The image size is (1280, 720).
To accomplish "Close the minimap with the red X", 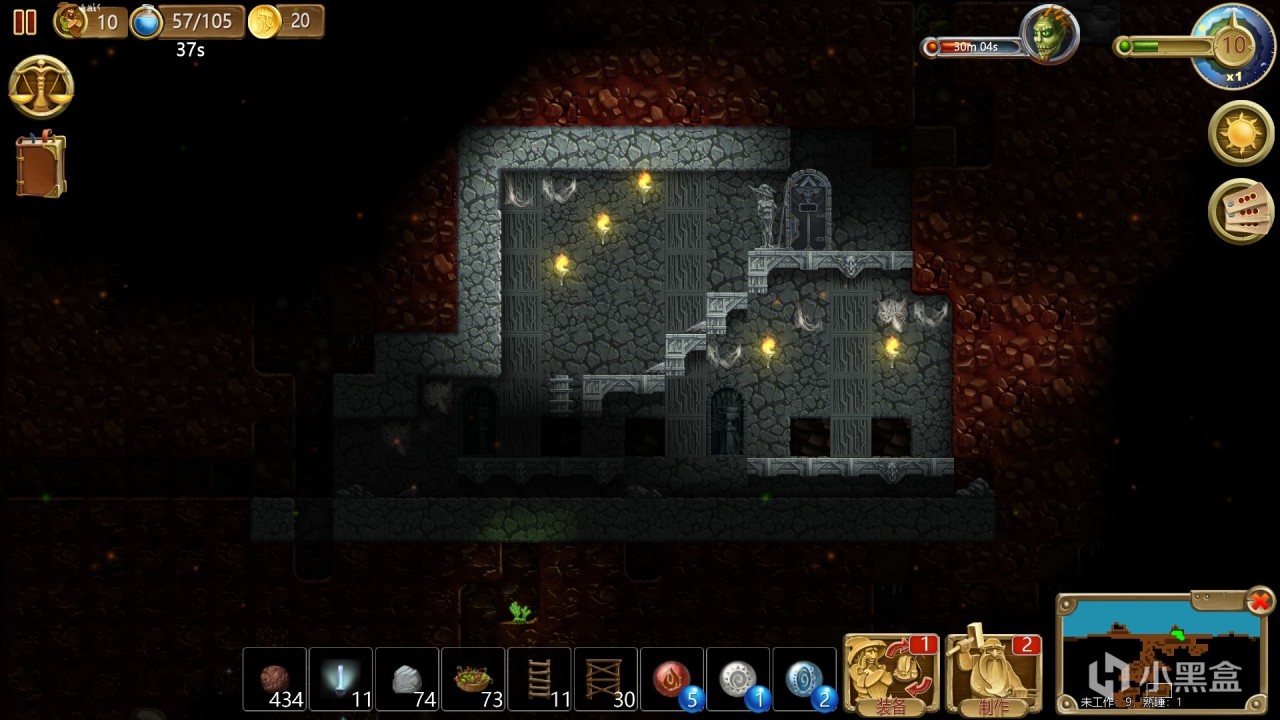I will tap(1260, 601).
